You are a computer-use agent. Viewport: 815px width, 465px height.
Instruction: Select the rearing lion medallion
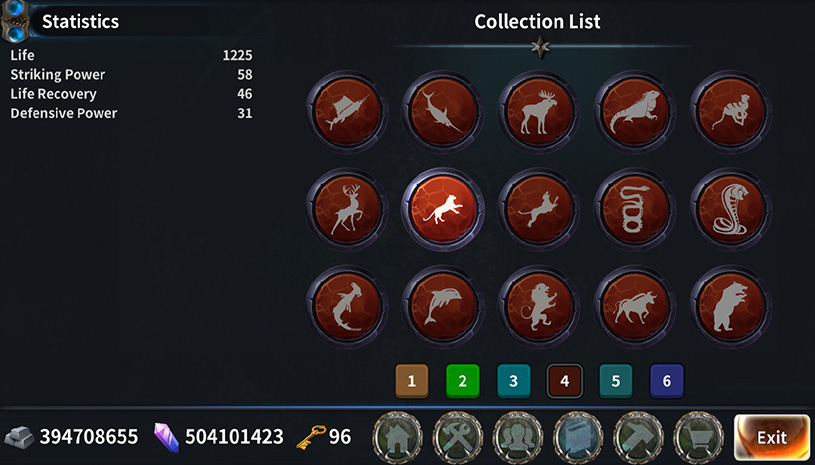tap(538, 306)
